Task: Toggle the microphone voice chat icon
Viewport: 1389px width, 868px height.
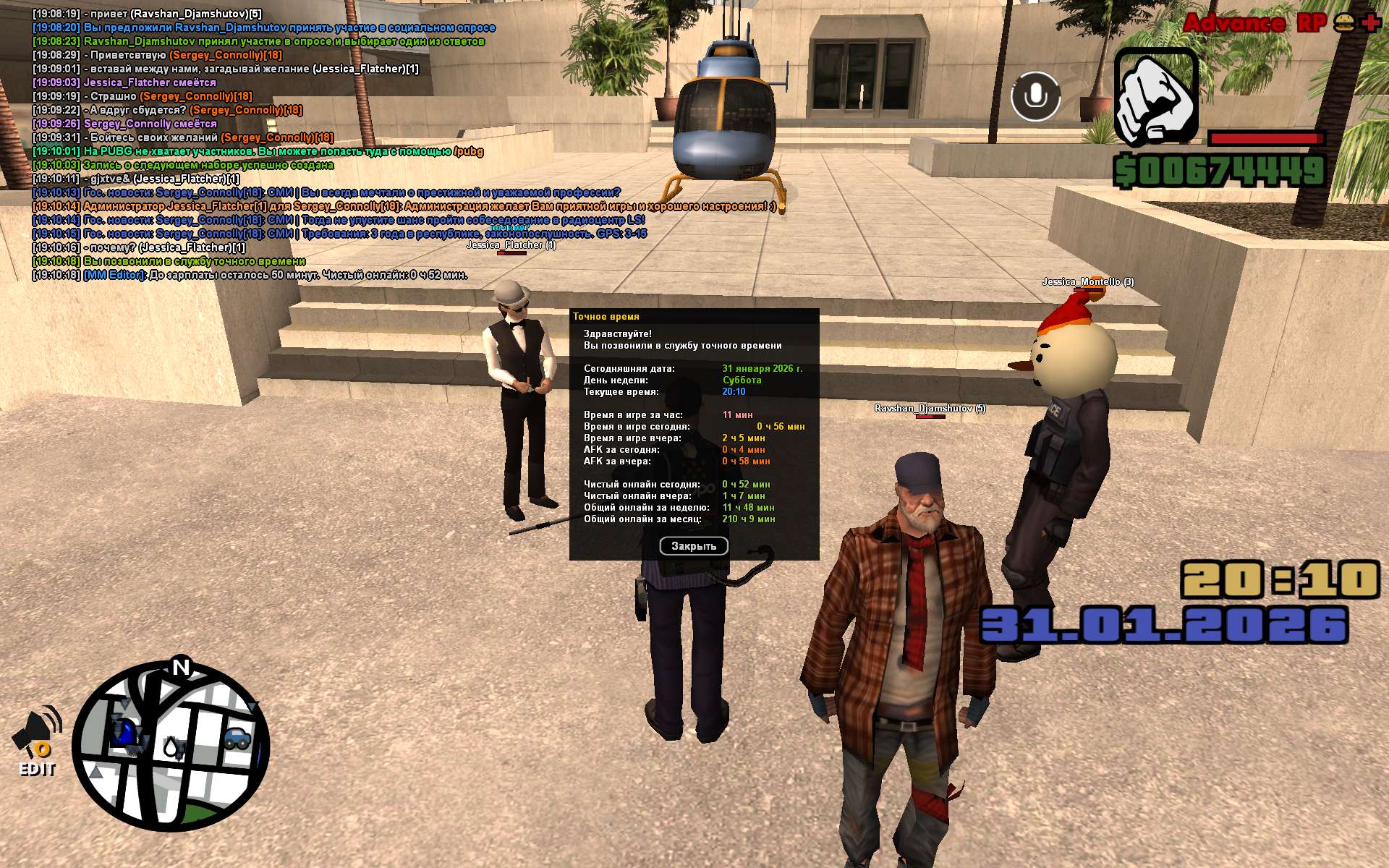Action: pyautogui.click(x=1035, y=96)
